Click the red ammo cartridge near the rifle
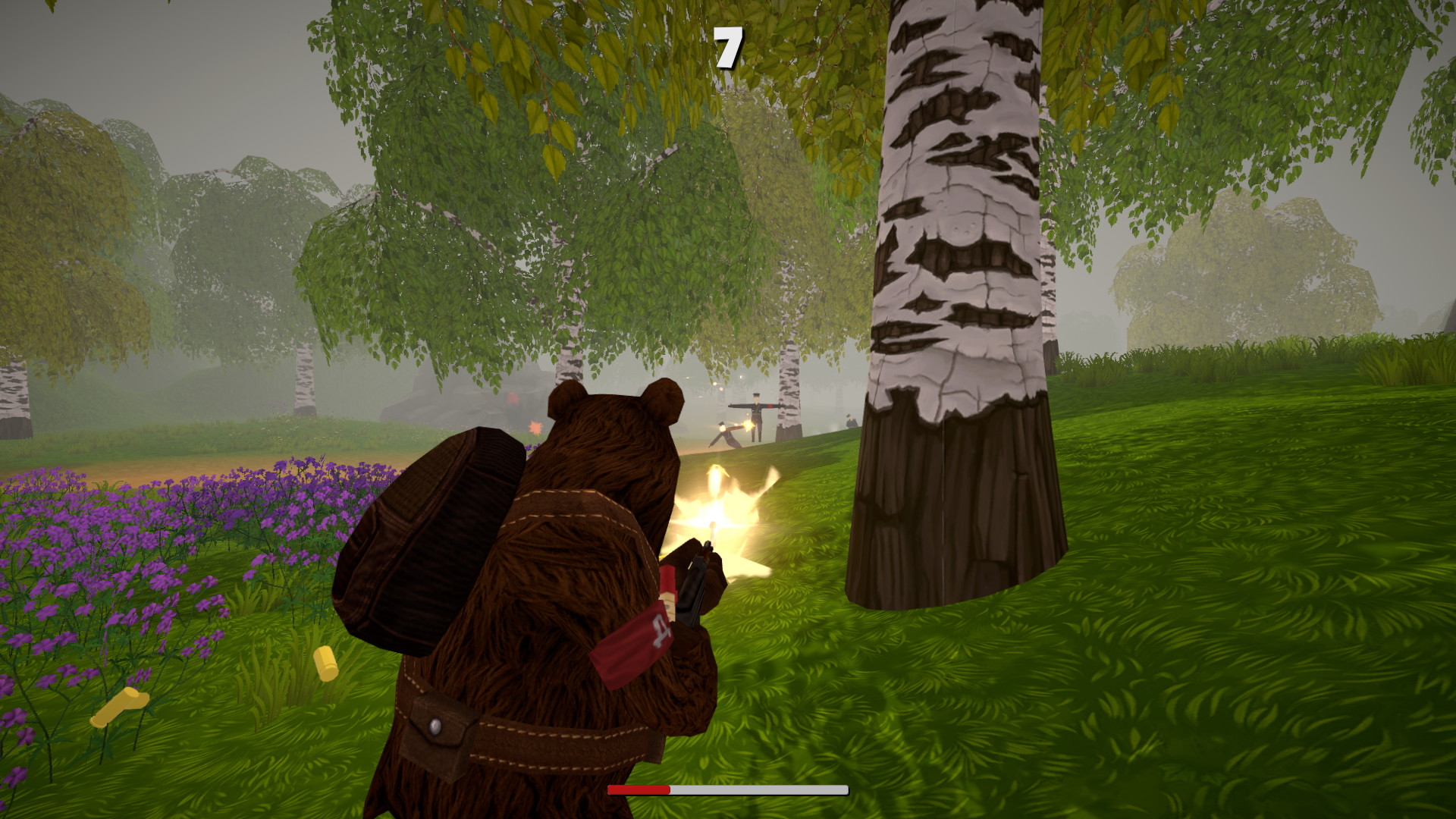 point(667,576)
